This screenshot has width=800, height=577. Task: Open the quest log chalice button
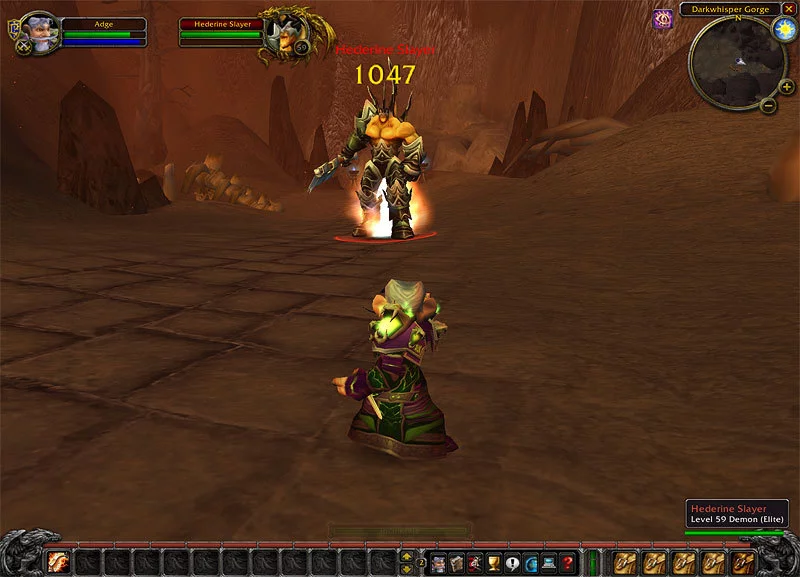click(x=493, y=562)
